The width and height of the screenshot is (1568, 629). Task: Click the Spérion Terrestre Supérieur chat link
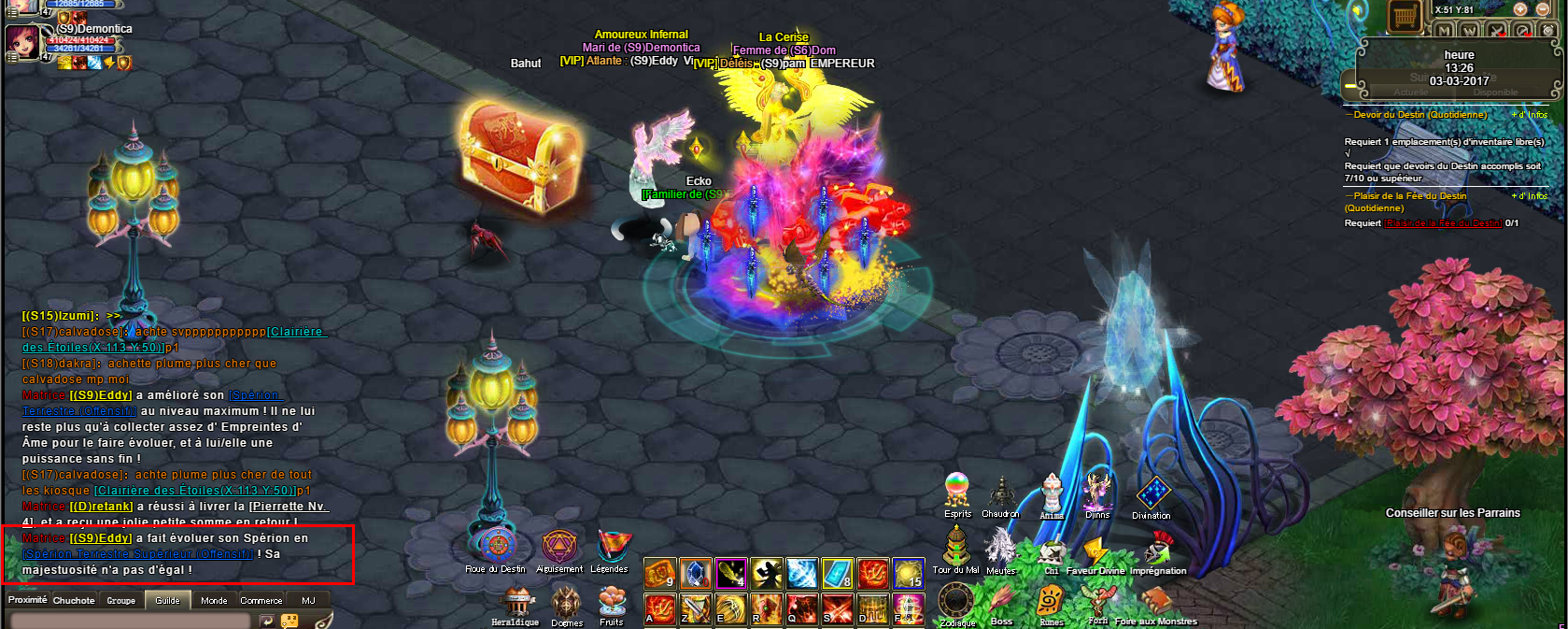click(x=138, y=554)
